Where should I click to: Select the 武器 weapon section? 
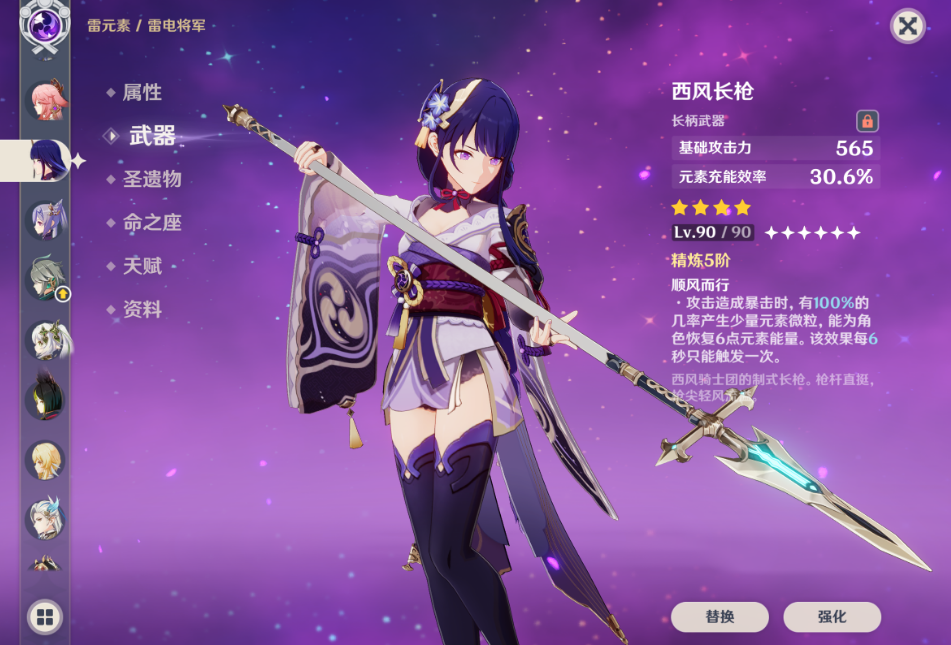coord(151,137)
